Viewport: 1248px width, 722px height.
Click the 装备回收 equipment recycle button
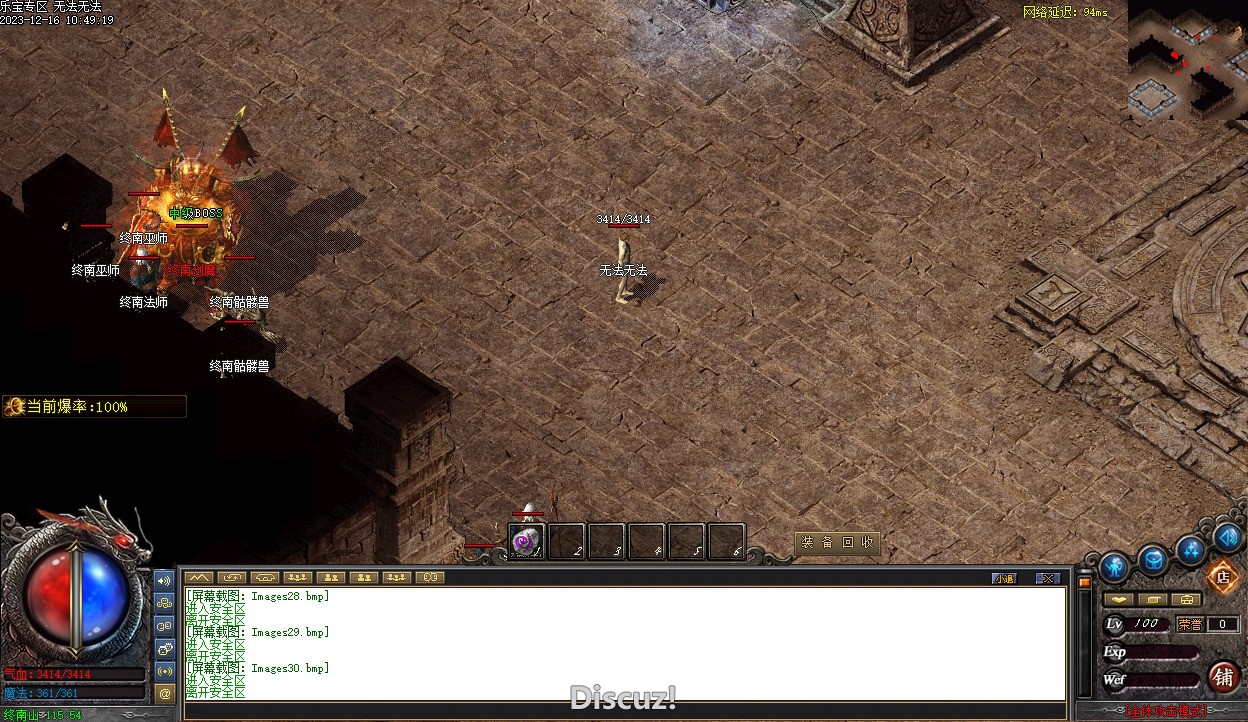[x=838, y=543]
